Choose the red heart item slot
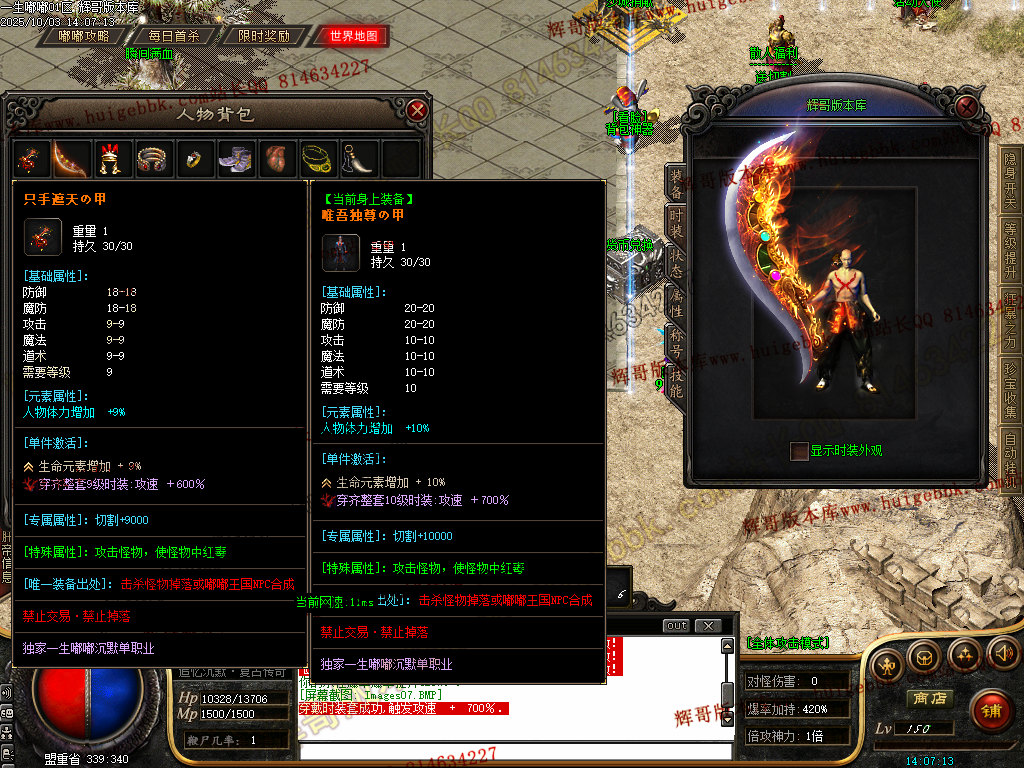 [276, 158]
